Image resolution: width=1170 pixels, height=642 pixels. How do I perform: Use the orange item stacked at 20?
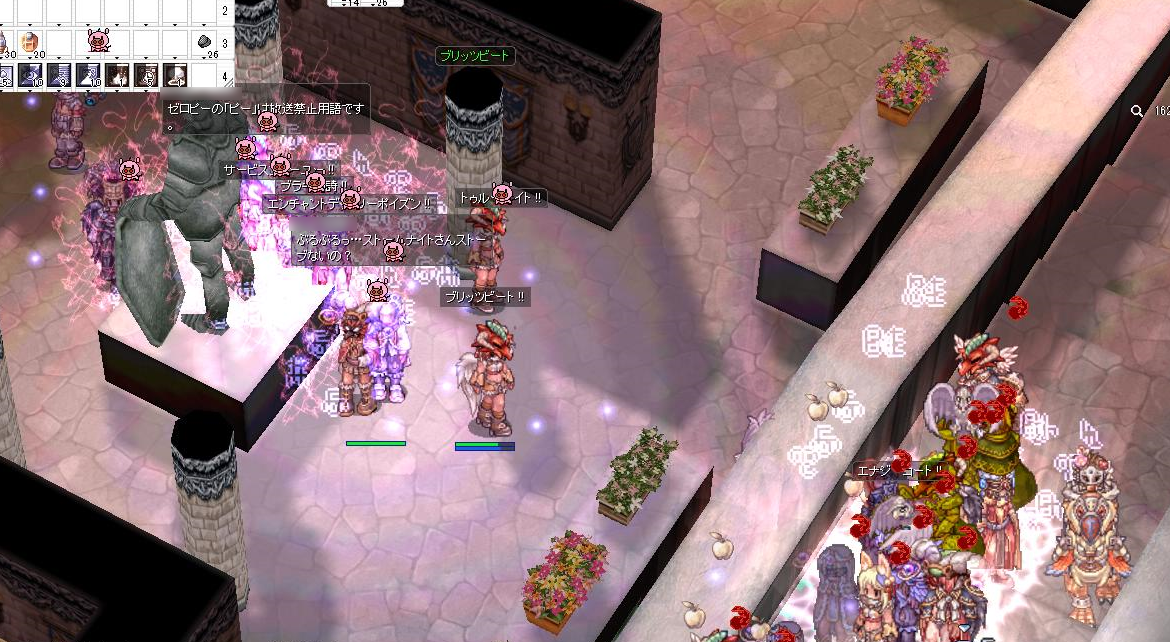30,43
